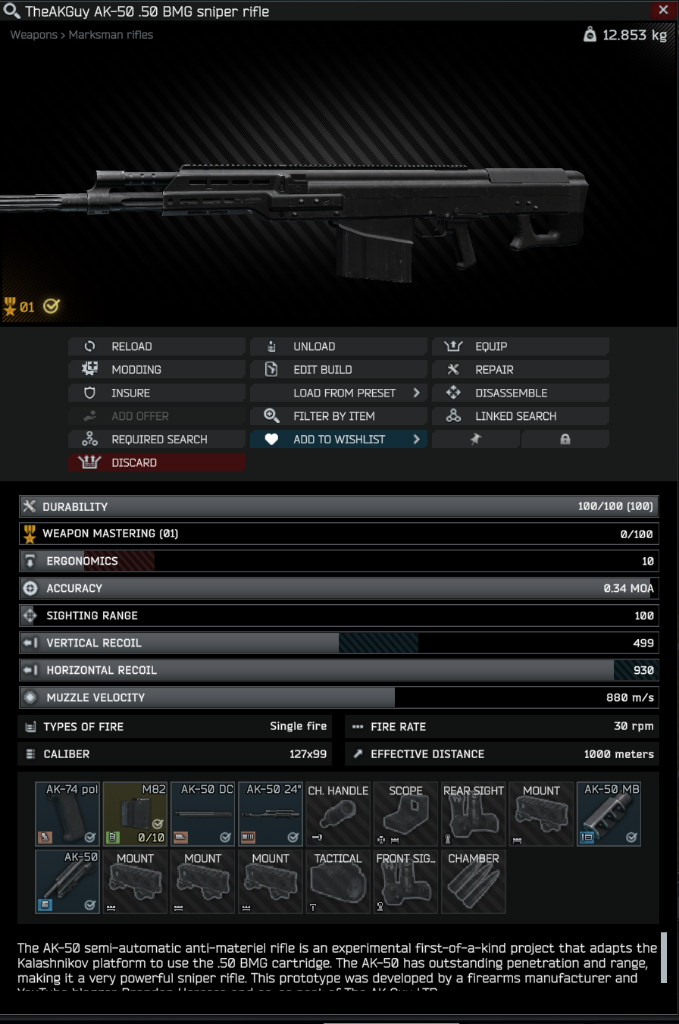Toggle the pin icon button
This screenshot has width=679, height=1024.
coord(476,439)
